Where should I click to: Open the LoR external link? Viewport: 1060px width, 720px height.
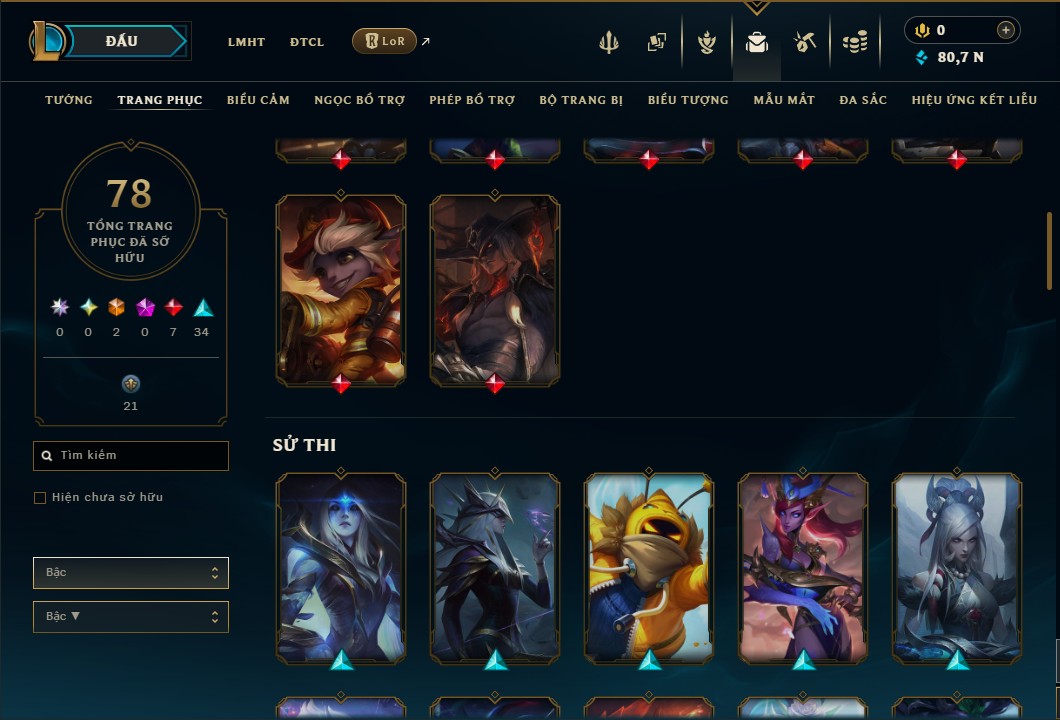click(x=385, y=41)
